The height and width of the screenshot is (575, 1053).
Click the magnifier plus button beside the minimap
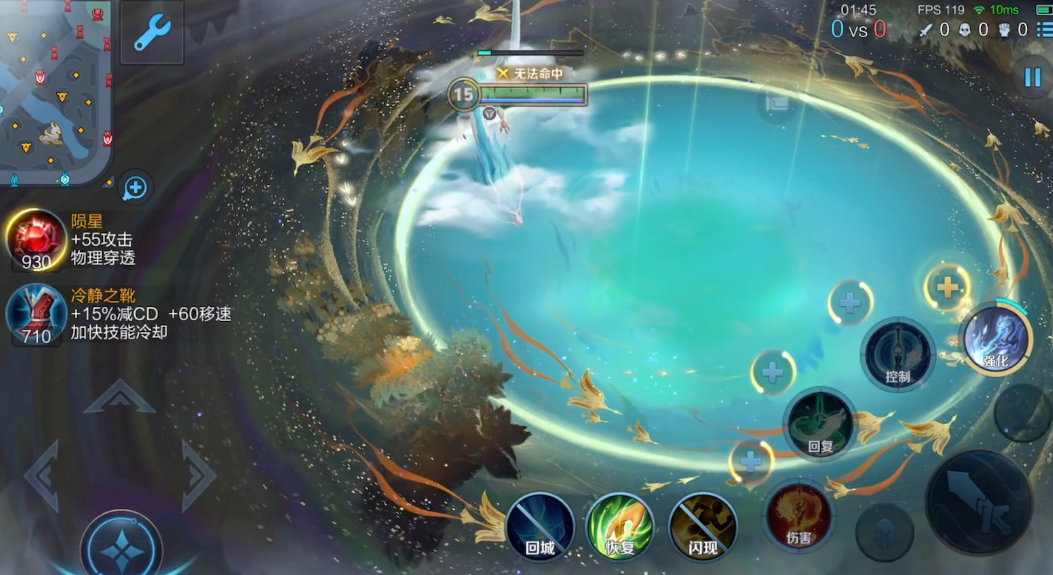click(136, 187)
